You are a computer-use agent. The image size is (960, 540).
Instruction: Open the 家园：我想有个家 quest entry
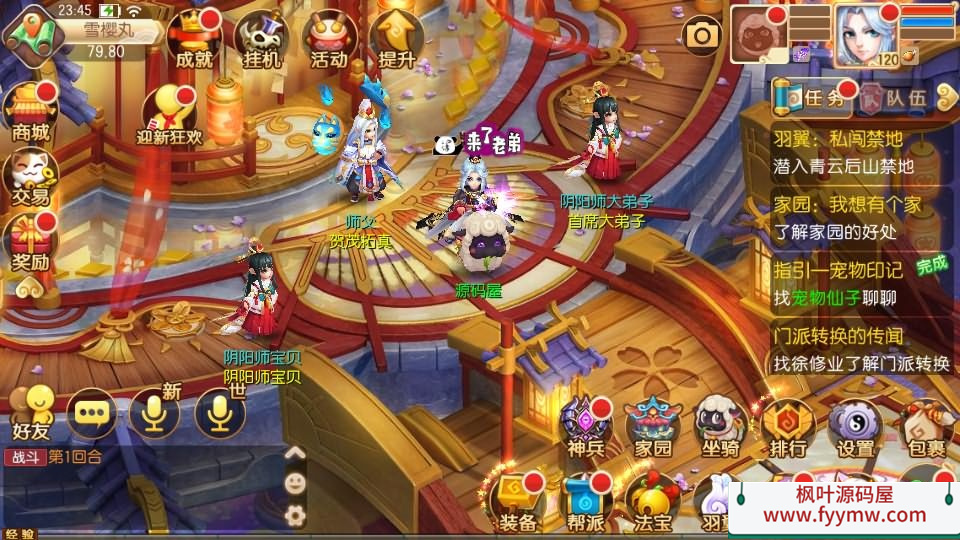(858, 218)
